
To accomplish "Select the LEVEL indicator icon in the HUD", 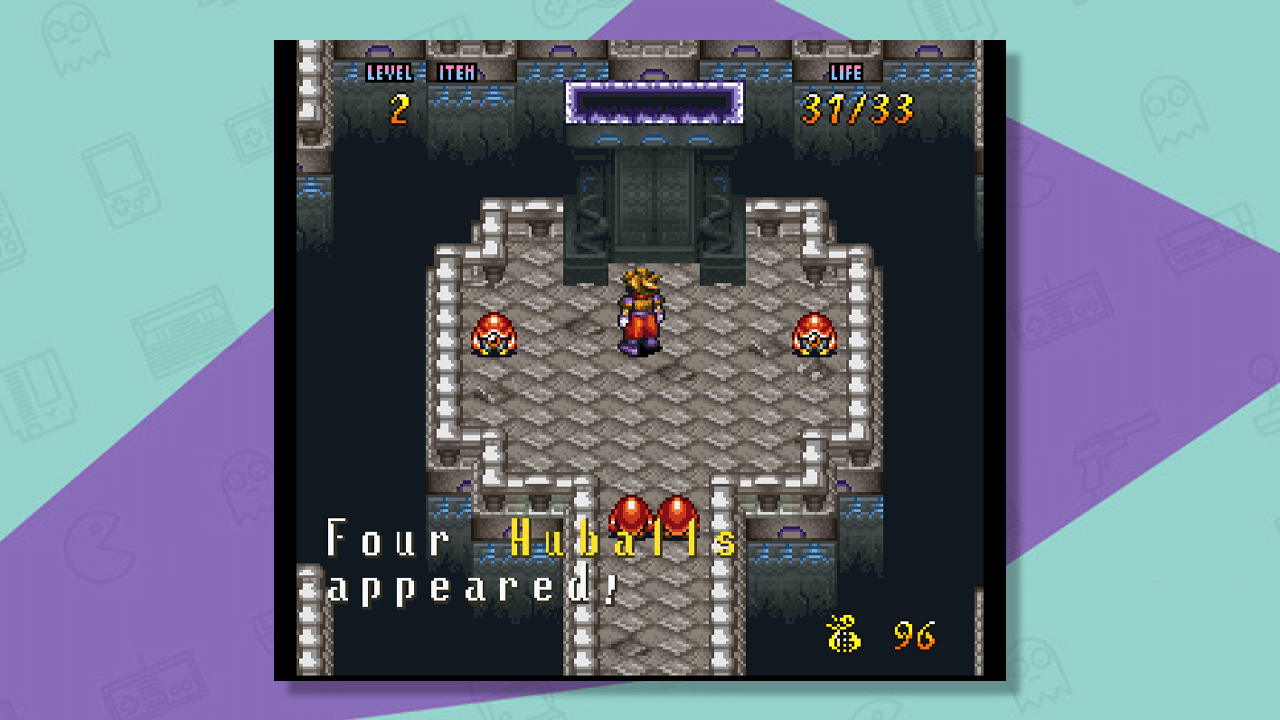I will [x=390, y=72].
